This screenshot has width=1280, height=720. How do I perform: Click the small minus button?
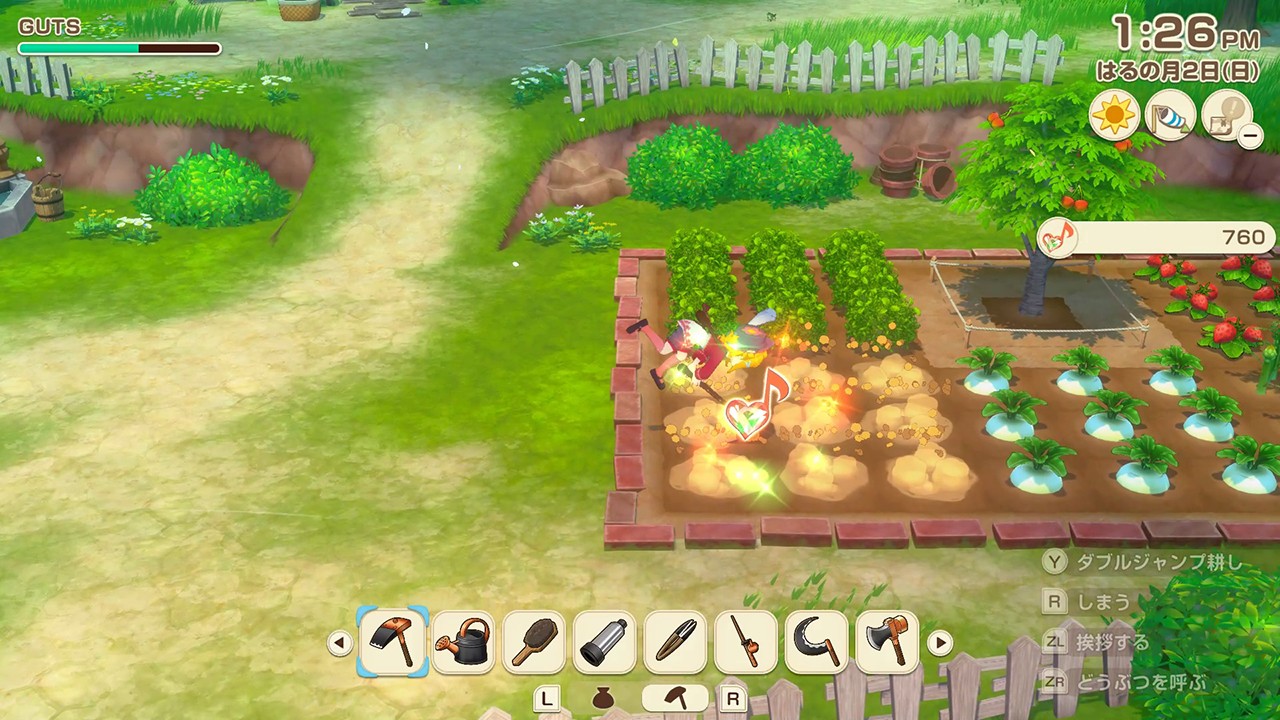1250,135
